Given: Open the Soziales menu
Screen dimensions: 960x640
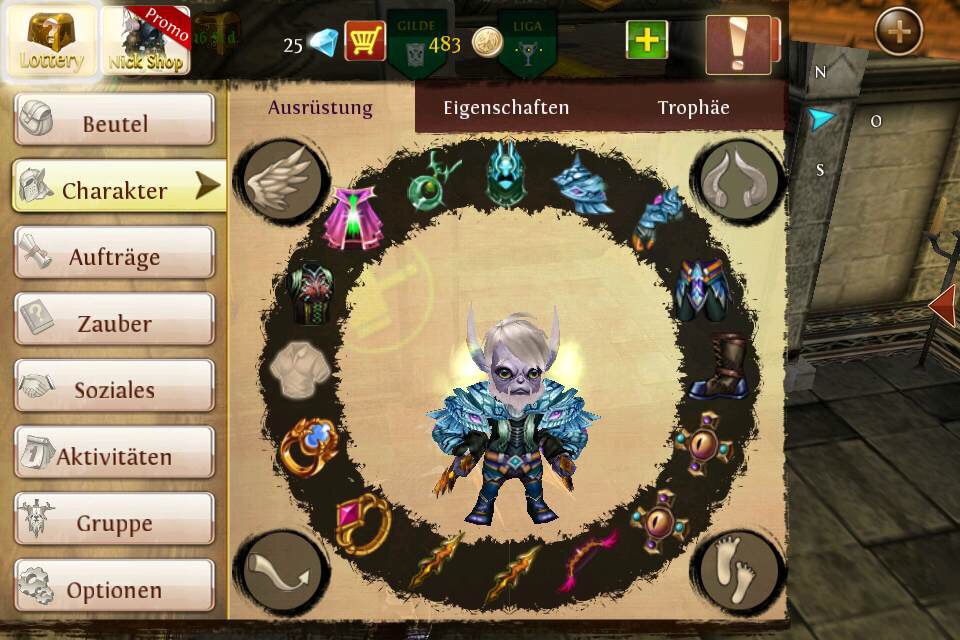Looking at the screenshot, I should (x=114, y=389).
